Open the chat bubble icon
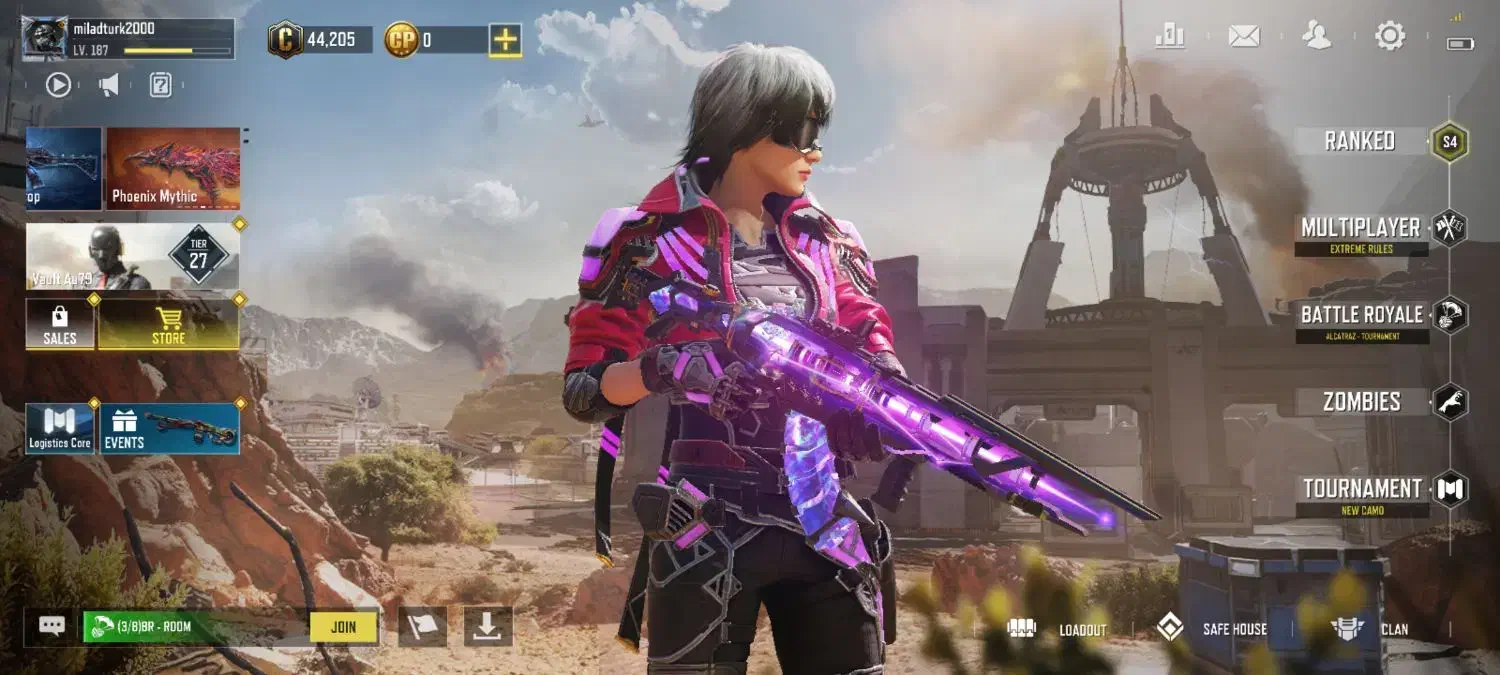Screen dimensions: 1500x675 pos(52,626)
